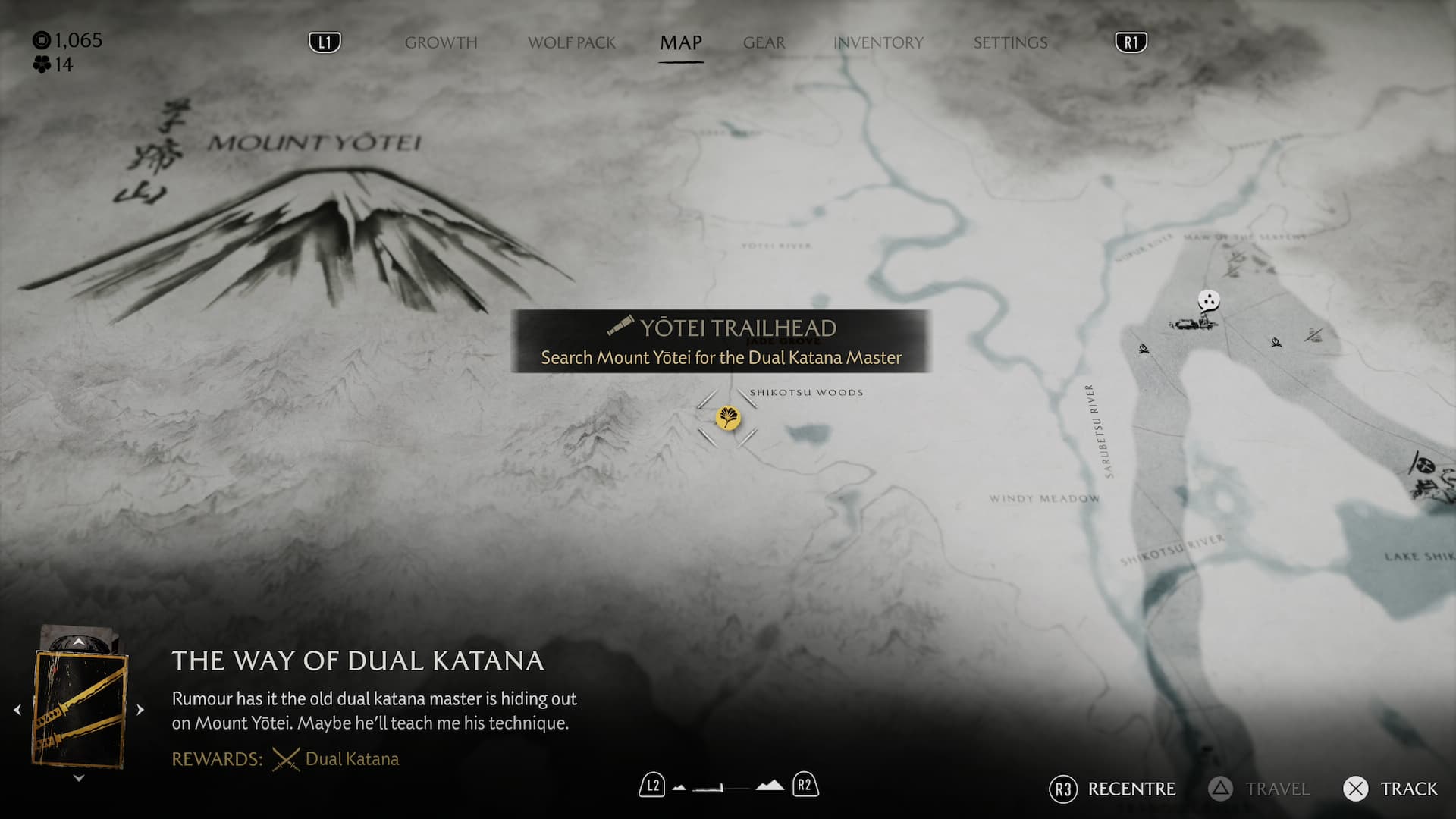Select the golden Yōtei Trailhead quest marker
The height and width of the screenshot is (819, 1456).
pyautogui.click(x=728, y=418)
